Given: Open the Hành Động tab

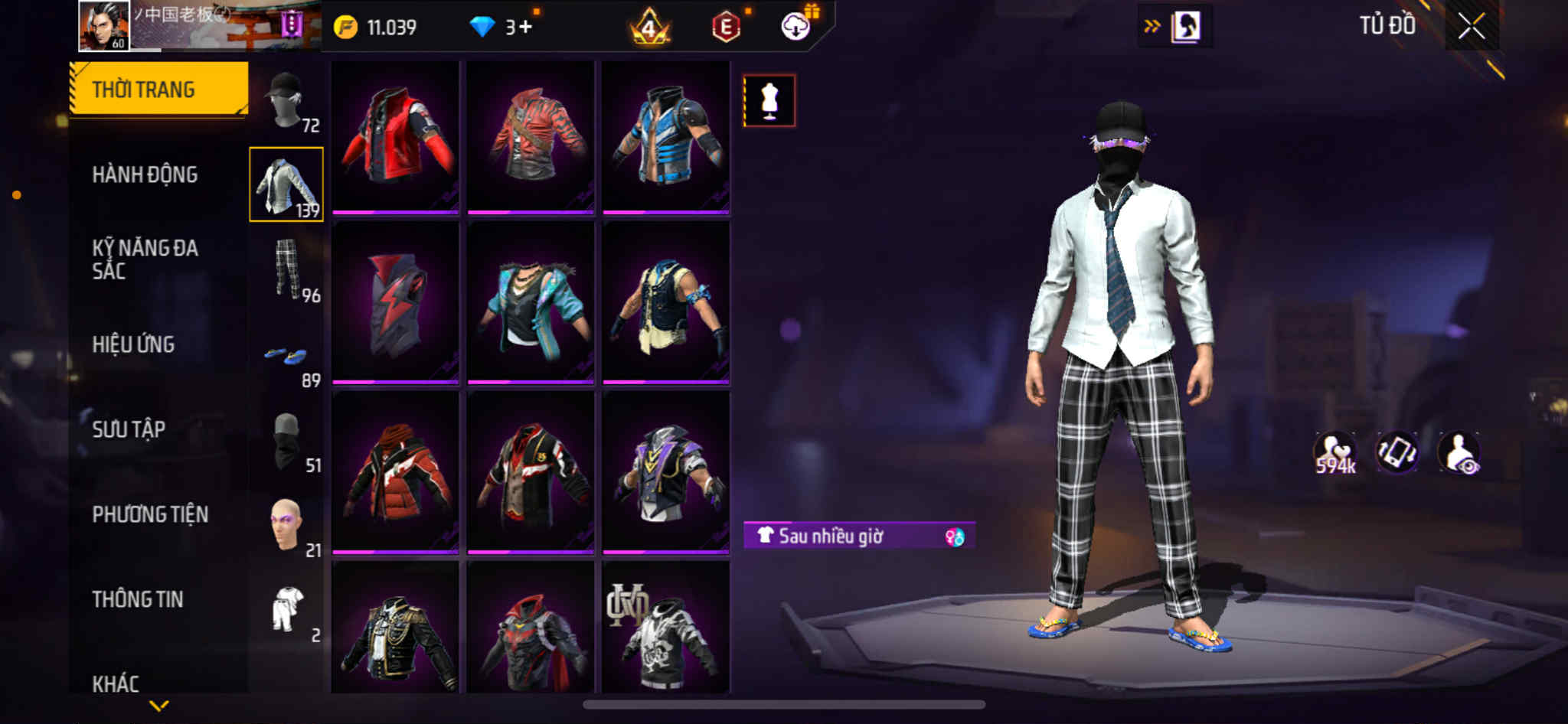Looking at the screenshot, I should coord(145,174).
